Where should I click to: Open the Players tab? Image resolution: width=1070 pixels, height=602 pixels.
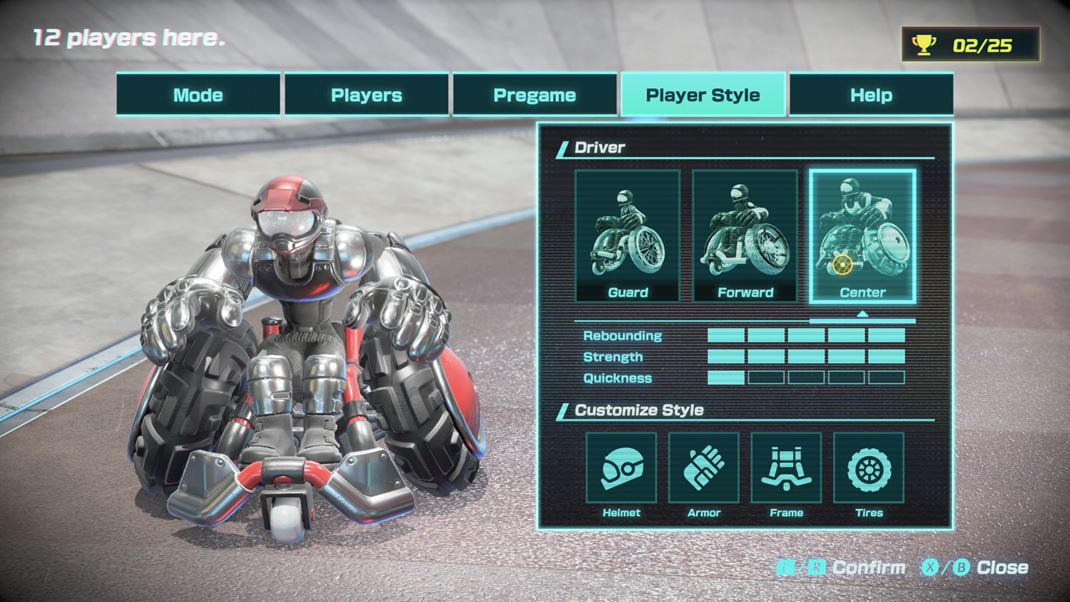[x=366, y=95]
